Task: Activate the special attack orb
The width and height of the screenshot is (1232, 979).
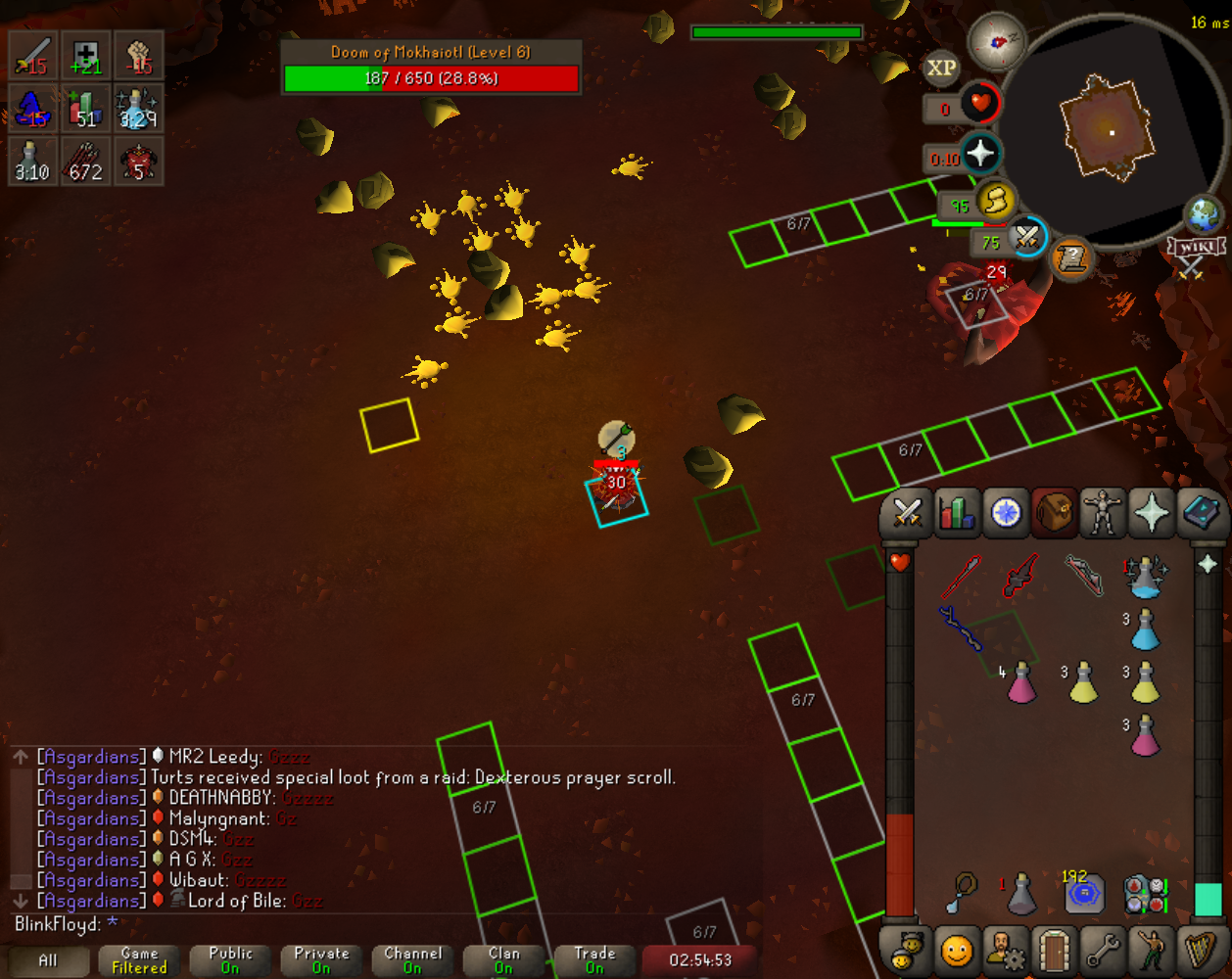Action: pyautogui.click(x=1026, y=236)
